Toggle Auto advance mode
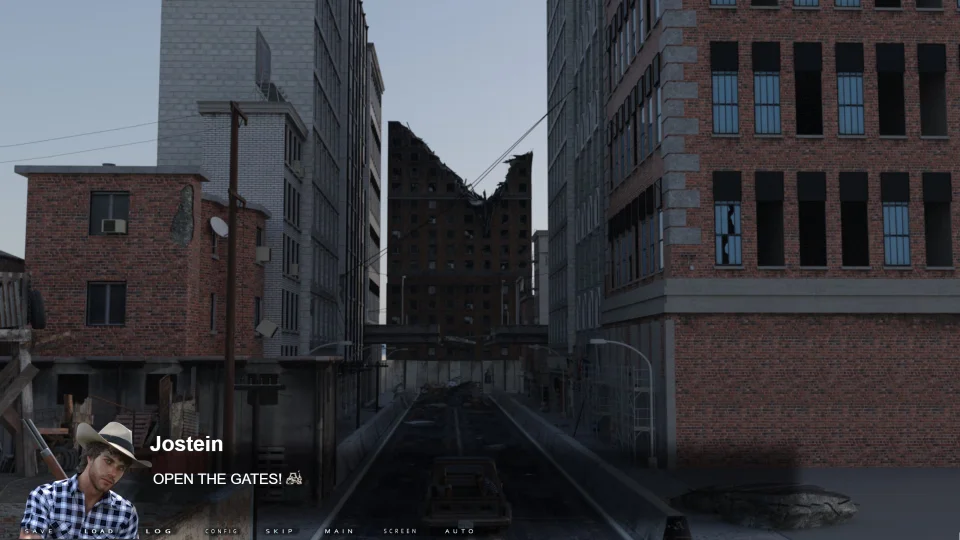960x540 pixels. (x=460, y=531)
